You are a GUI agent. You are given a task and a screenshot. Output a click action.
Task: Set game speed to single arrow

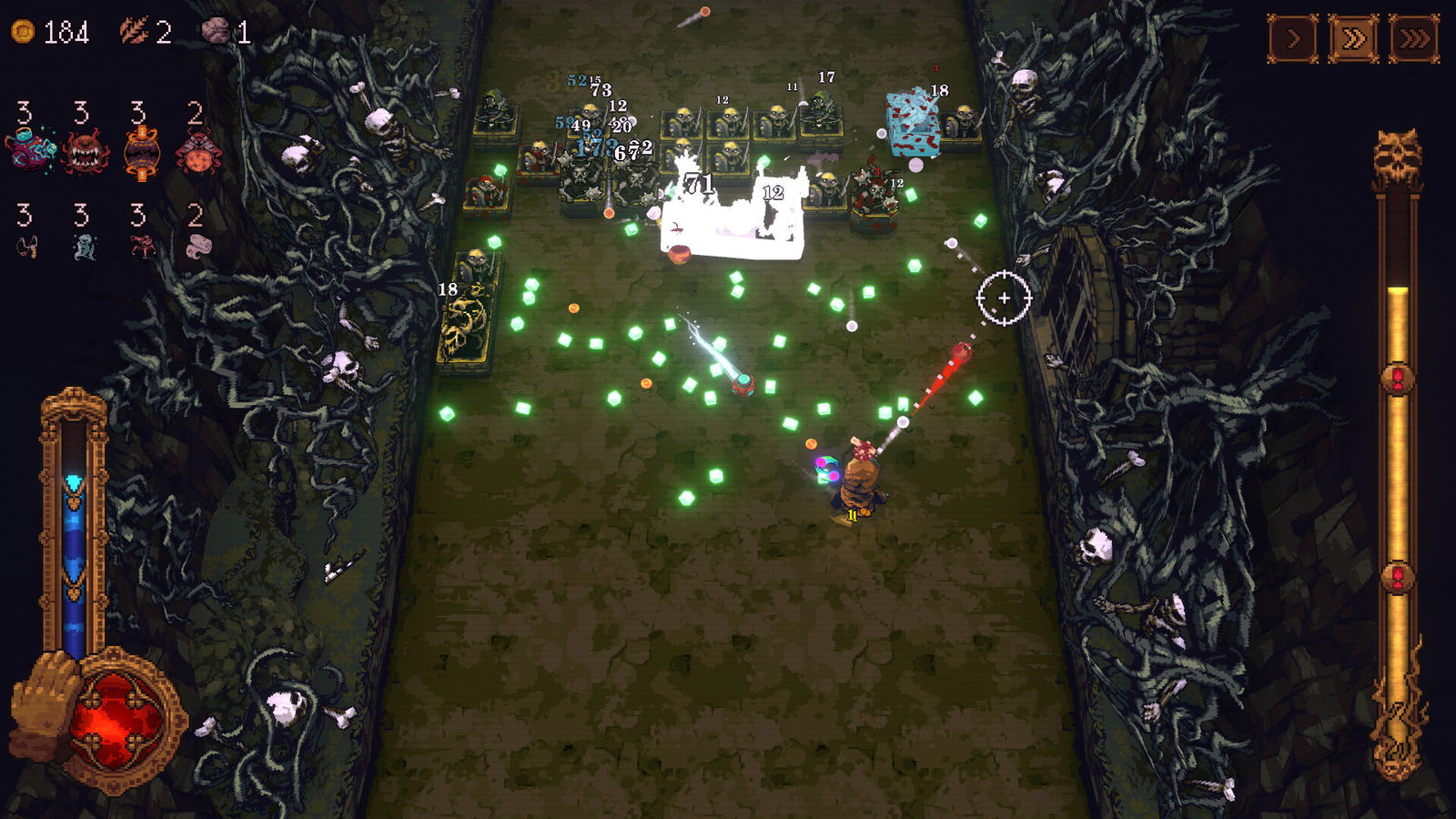tap(1293, 39)
